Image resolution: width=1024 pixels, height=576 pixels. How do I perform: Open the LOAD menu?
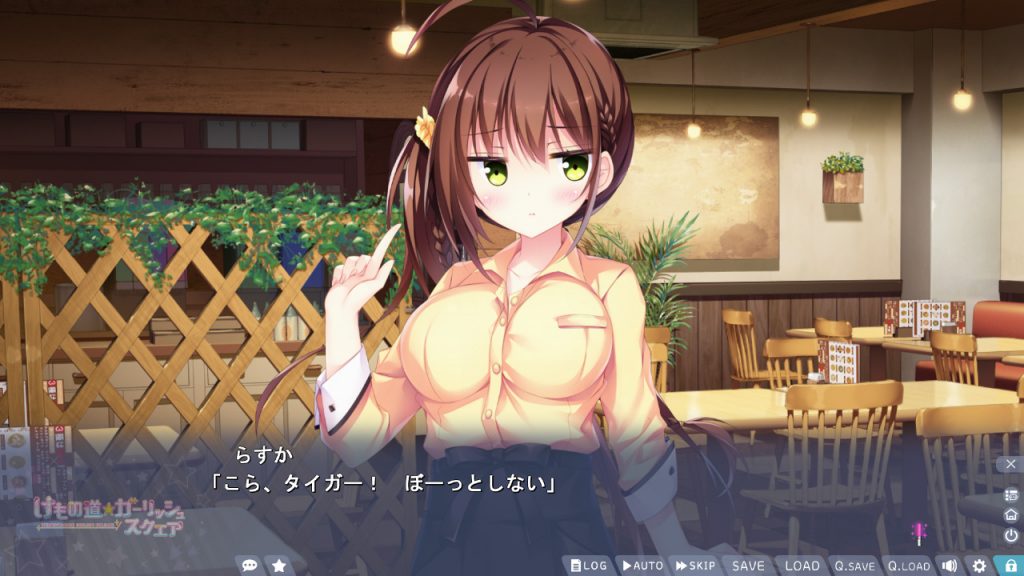[801, 565]
